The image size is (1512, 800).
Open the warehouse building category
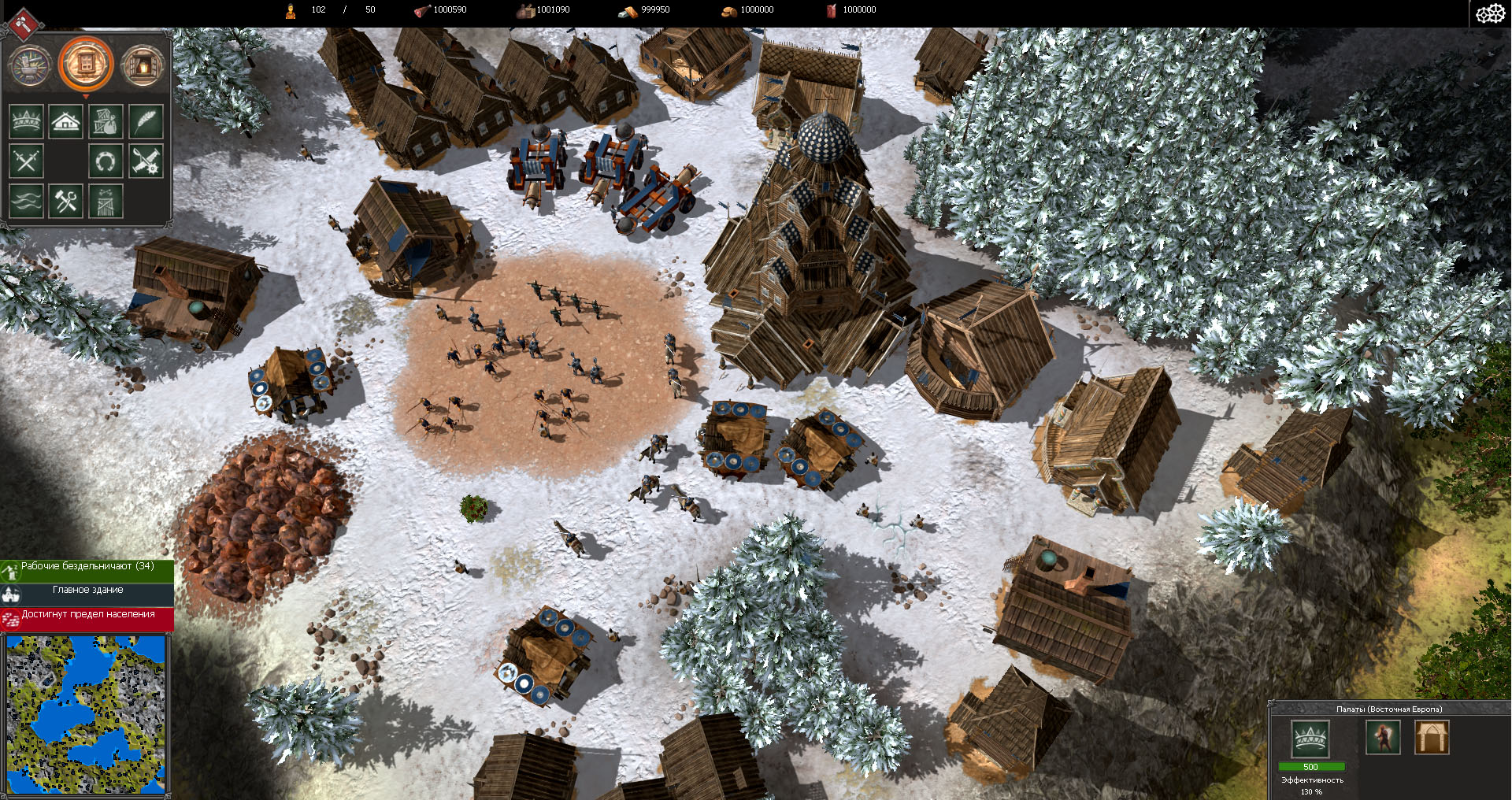106,120
